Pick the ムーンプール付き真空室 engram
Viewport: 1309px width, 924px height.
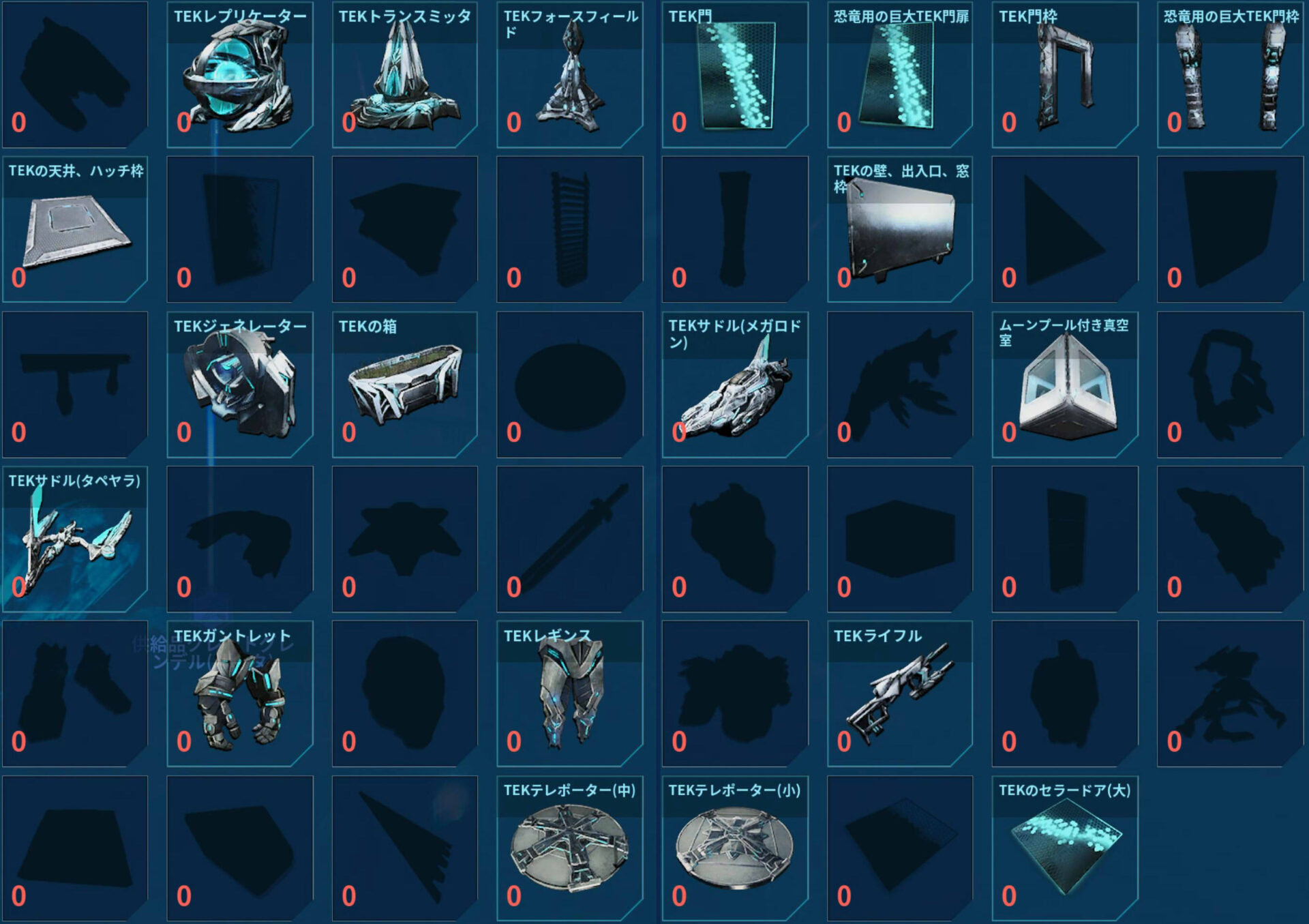tap(1064, 385)
